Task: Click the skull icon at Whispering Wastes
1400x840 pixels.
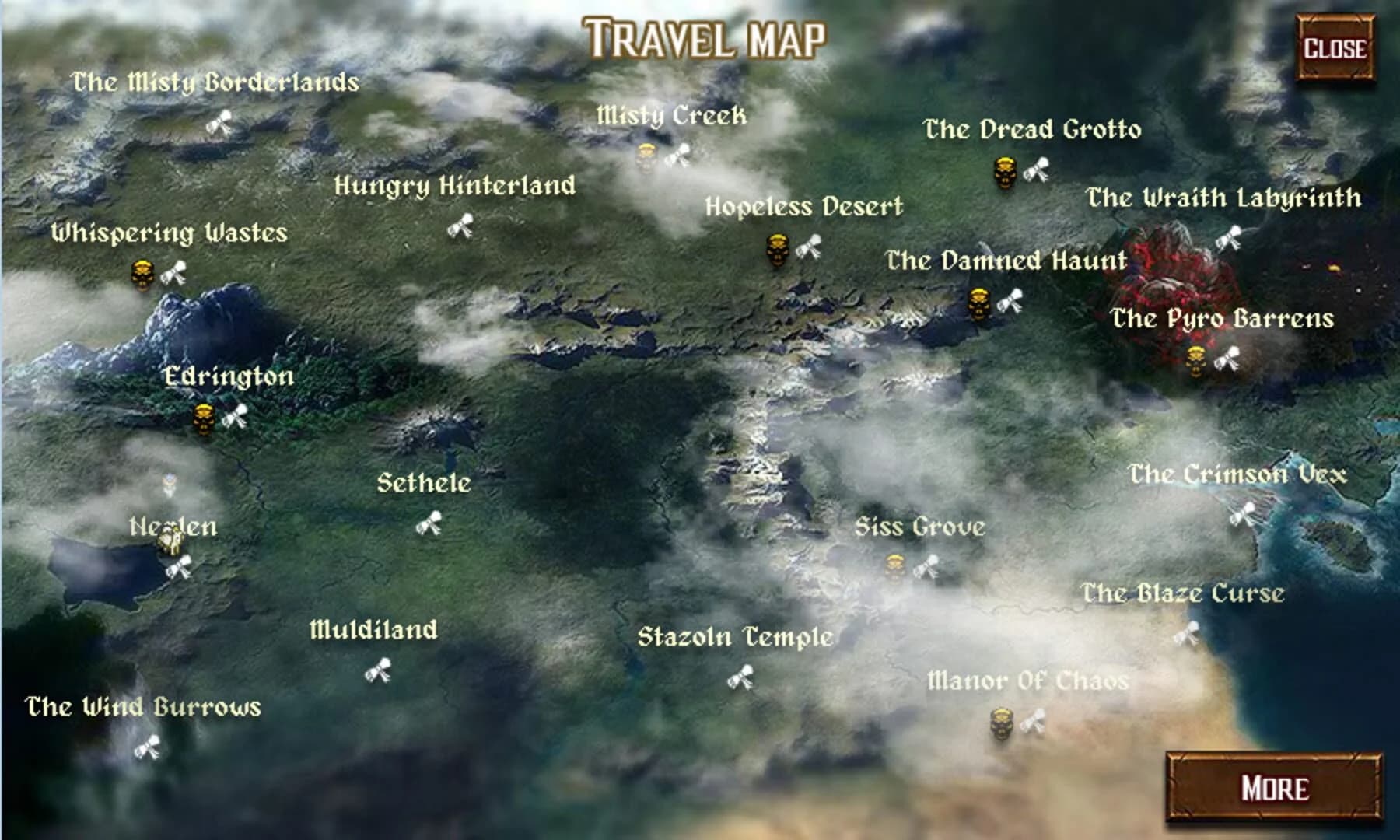Action: tap(144, 273)
